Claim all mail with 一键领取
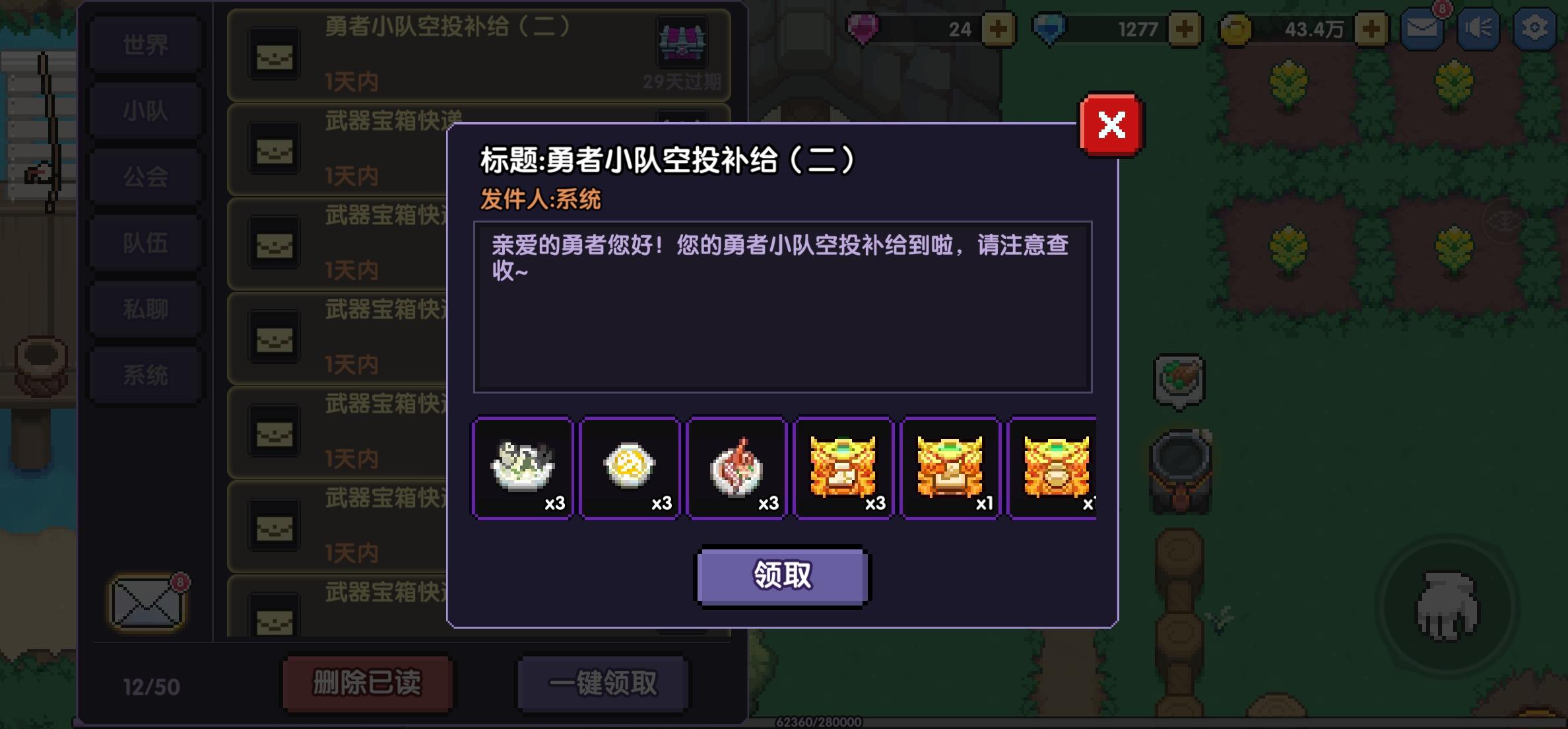Image resolution: width=1568 pixels, height=729 pixels. click(603, 685)
